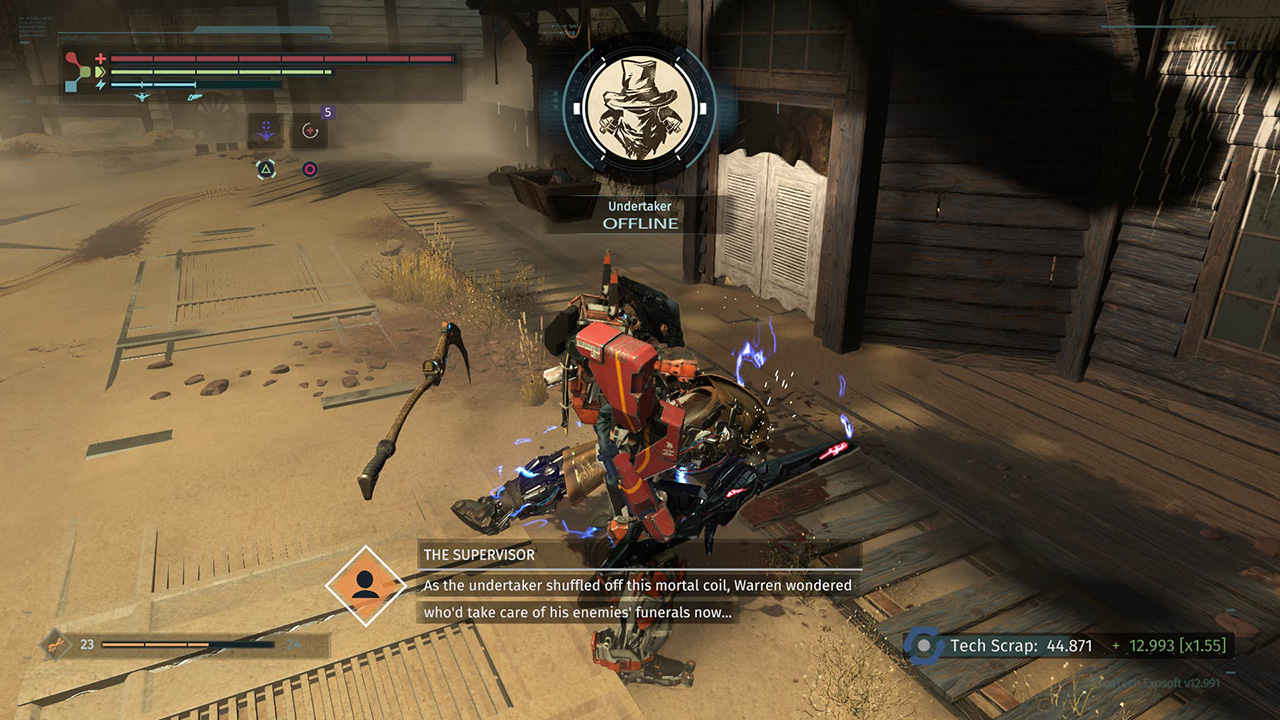Select the red health cross icon

(x=100, y=57)
